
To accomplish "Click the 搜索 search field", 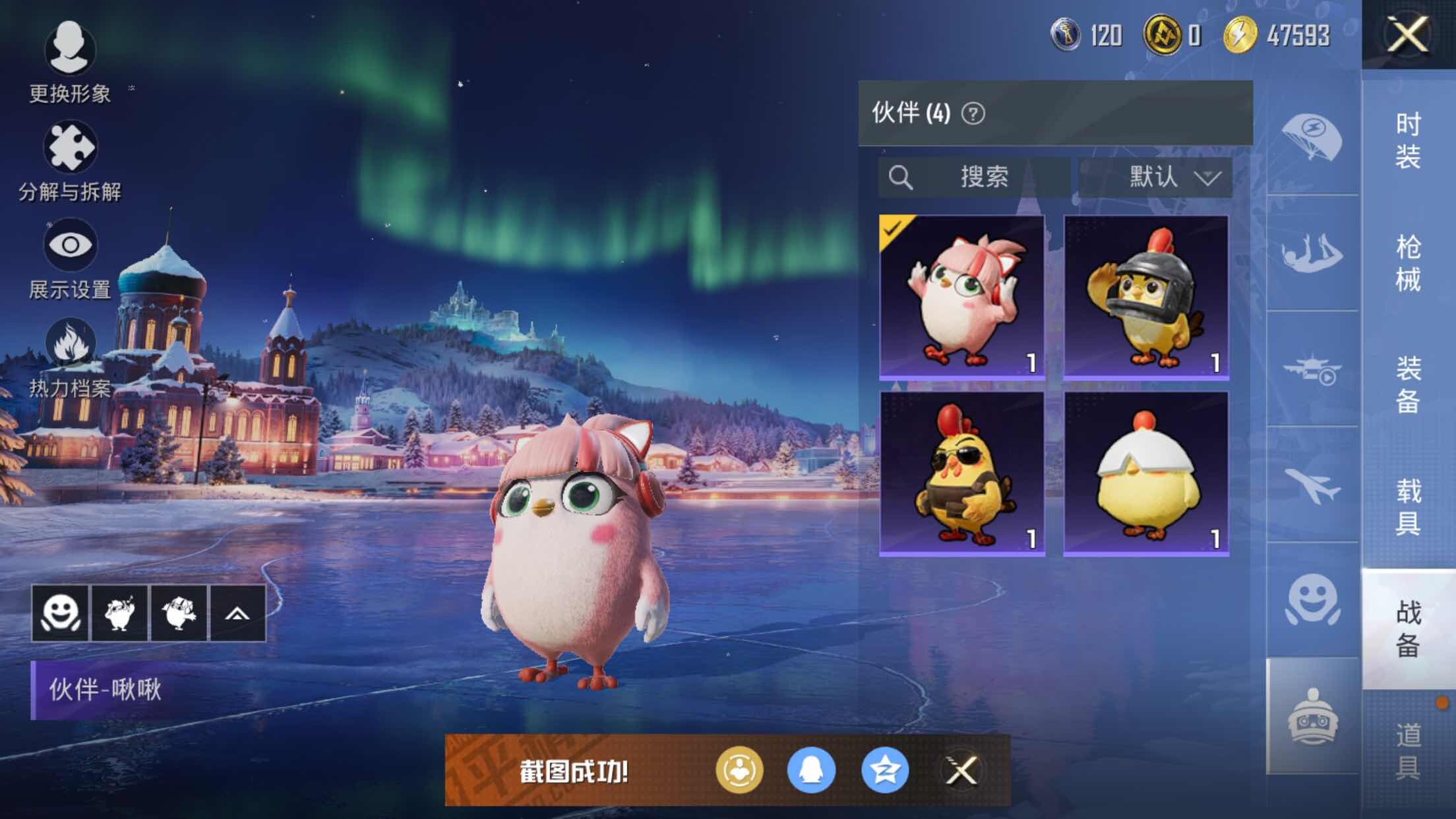I will (974, 177).
